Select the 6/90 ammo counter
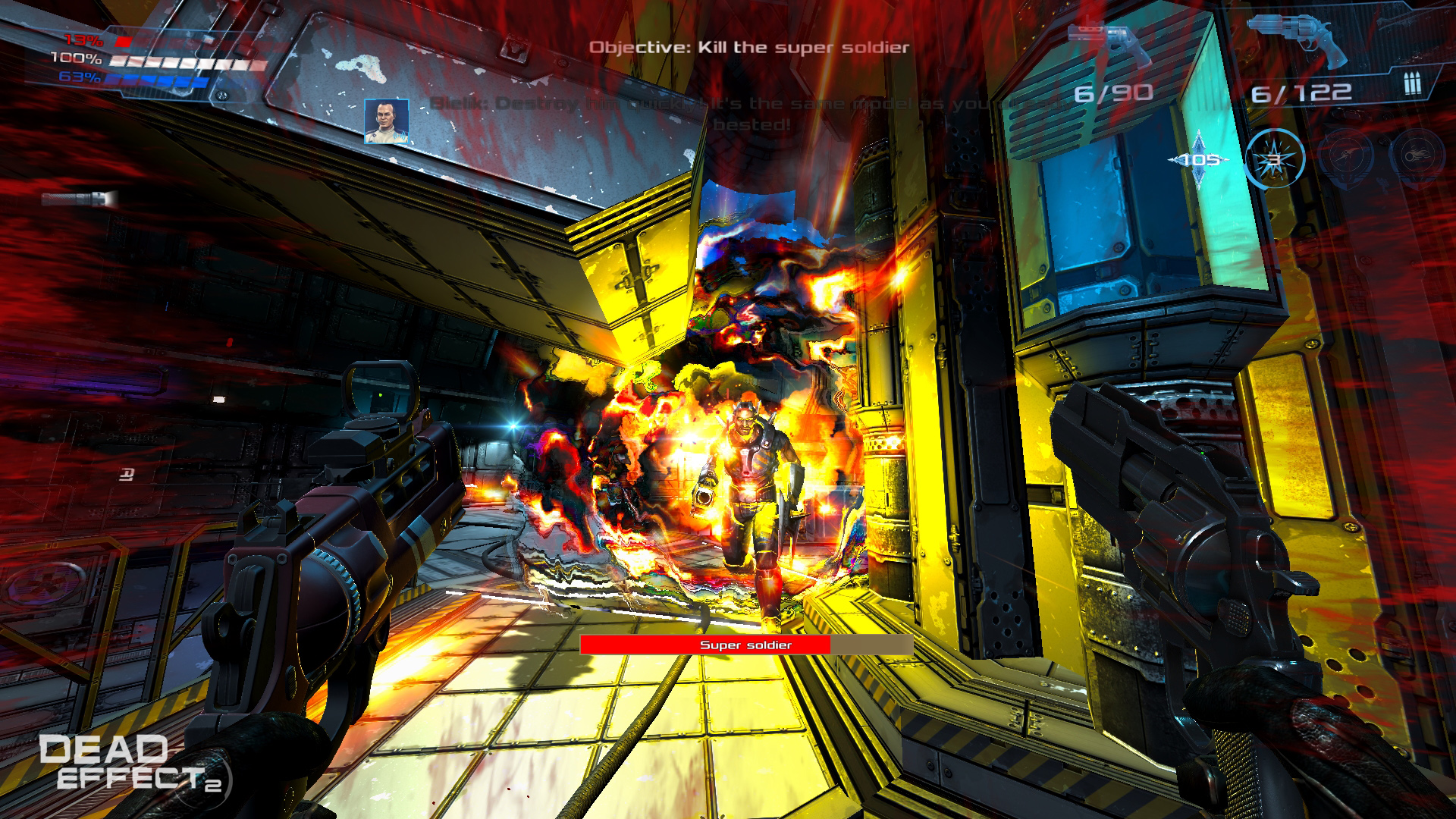This screenshot has width=1456, height=819. click(x=1112, y=92)
